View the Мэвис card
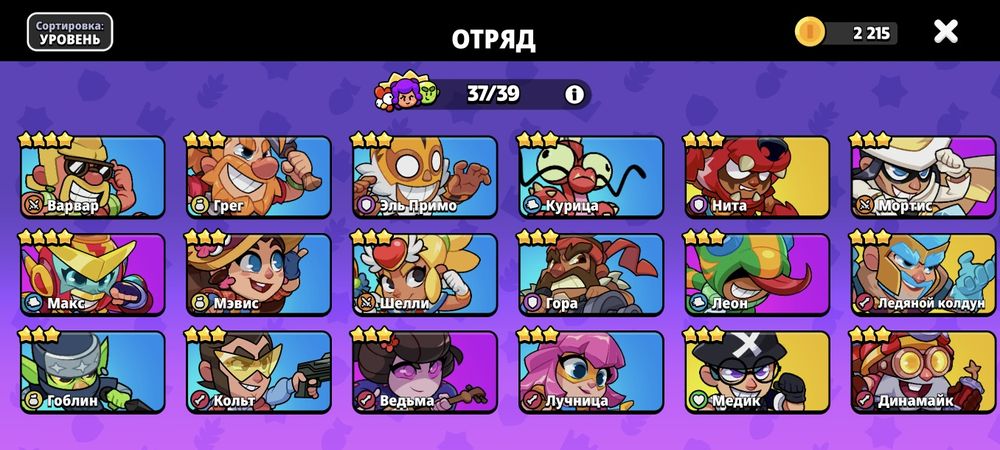This screenshot has height=450, width=1000. point(258,274)
